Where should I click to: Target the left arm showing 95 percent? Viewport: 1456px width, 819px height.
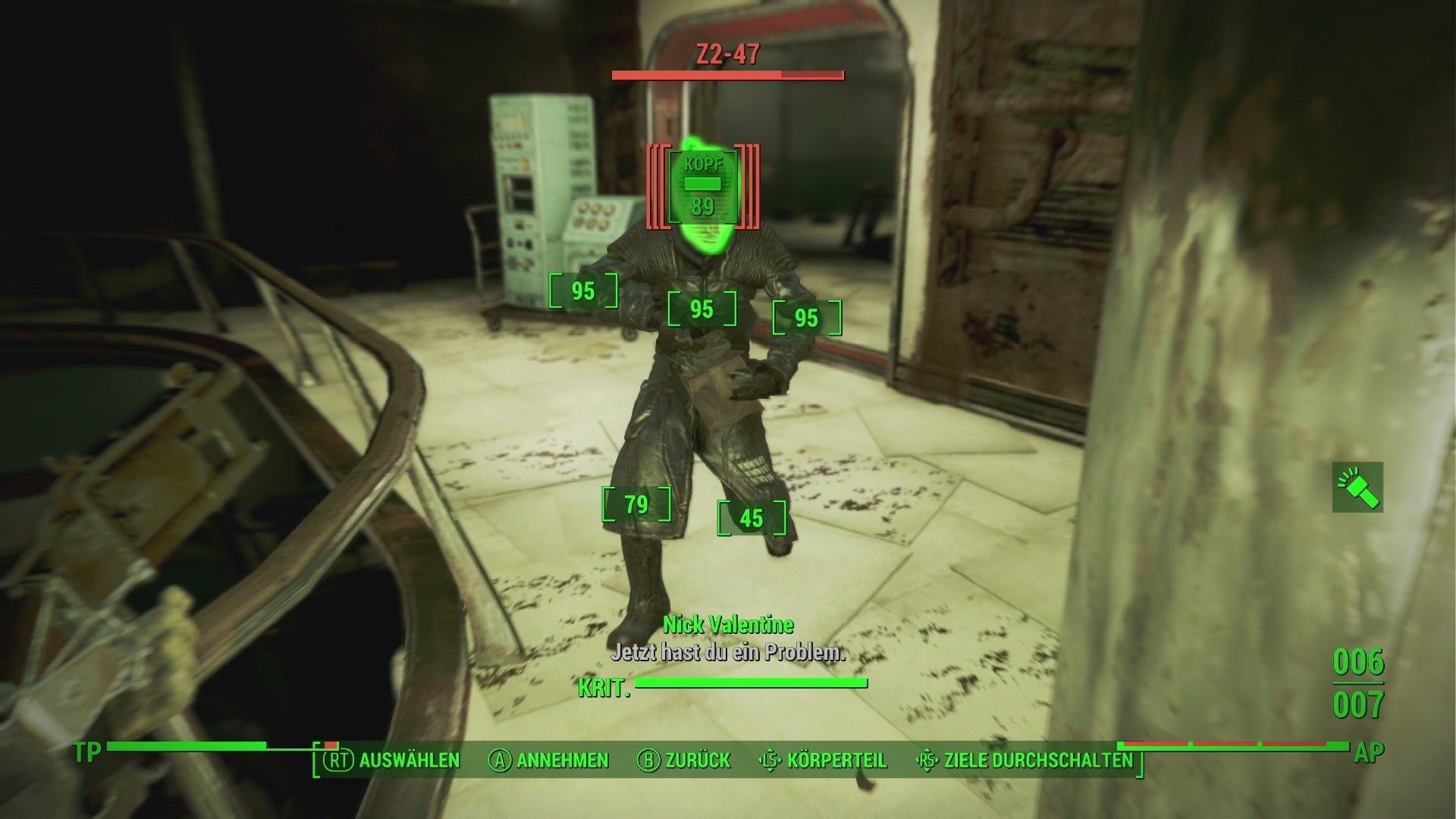582,290
